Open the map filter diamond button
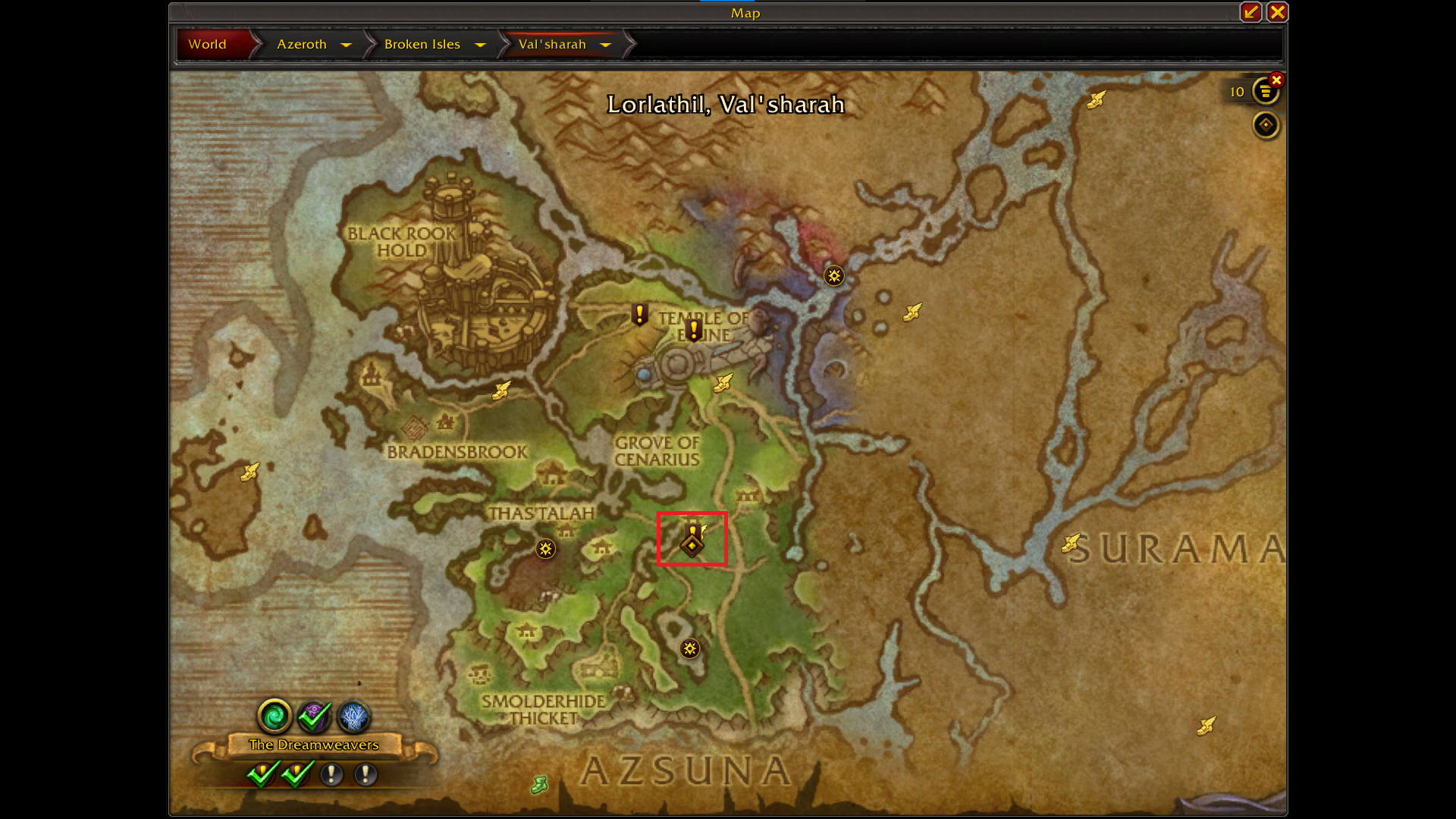Image resolution: width=1456 pixels, height=819 pixels. coord(1265,125)
